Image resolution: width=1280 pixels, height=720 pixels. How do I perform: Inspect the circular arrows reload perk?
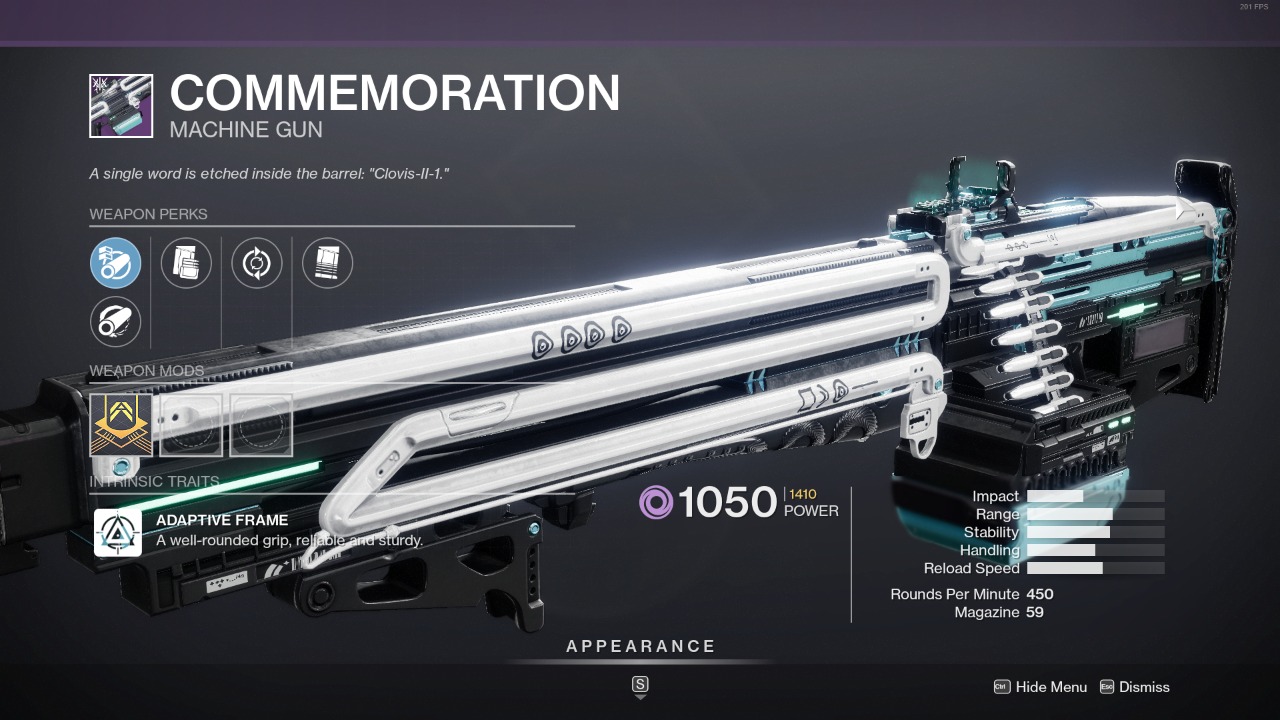pyautogui.click(x=257, y=263)
